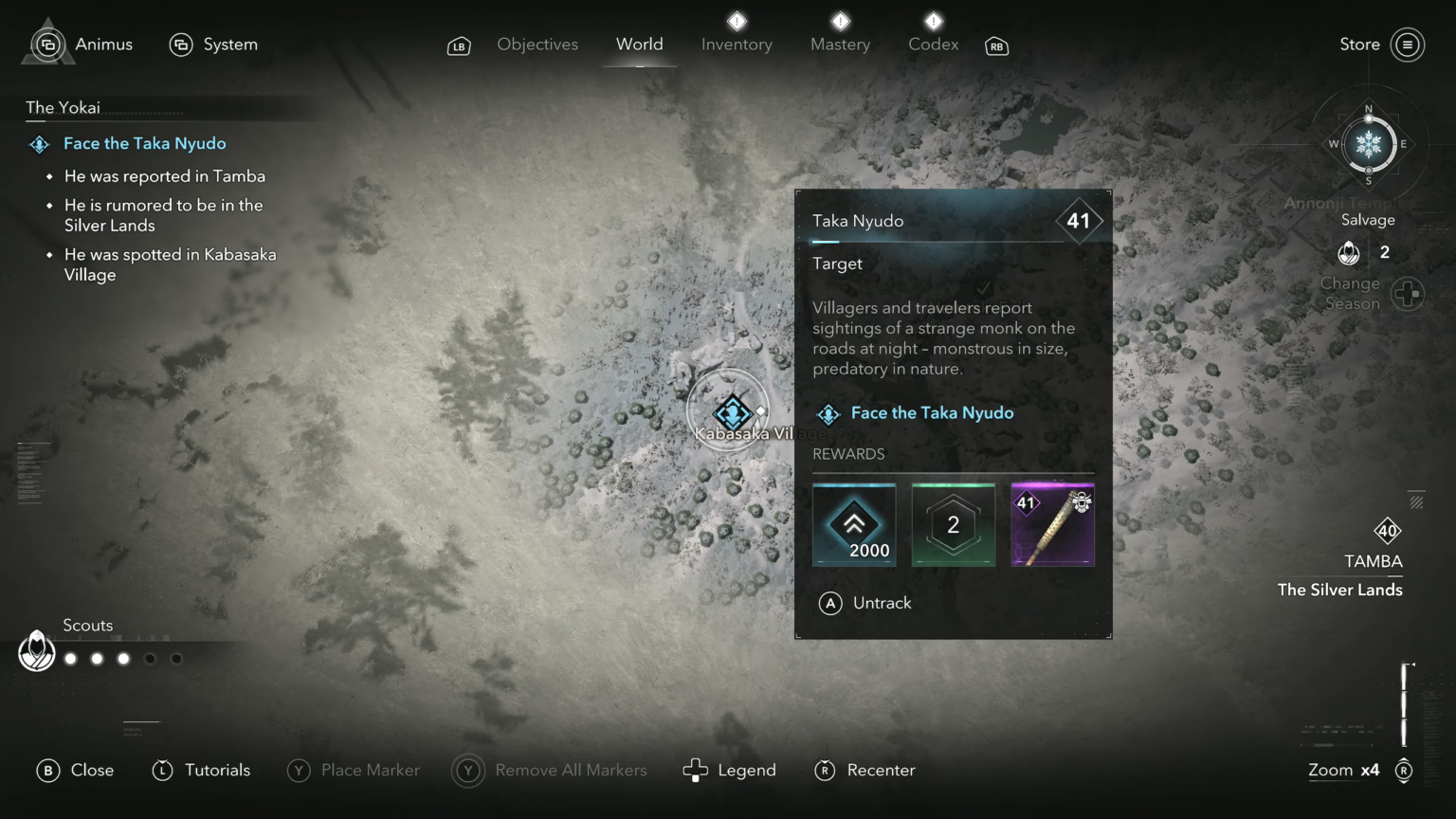Select Face the Taka Nyudo quest link
Viewport: 1456px width, 819px height.
tap(932, 412)
